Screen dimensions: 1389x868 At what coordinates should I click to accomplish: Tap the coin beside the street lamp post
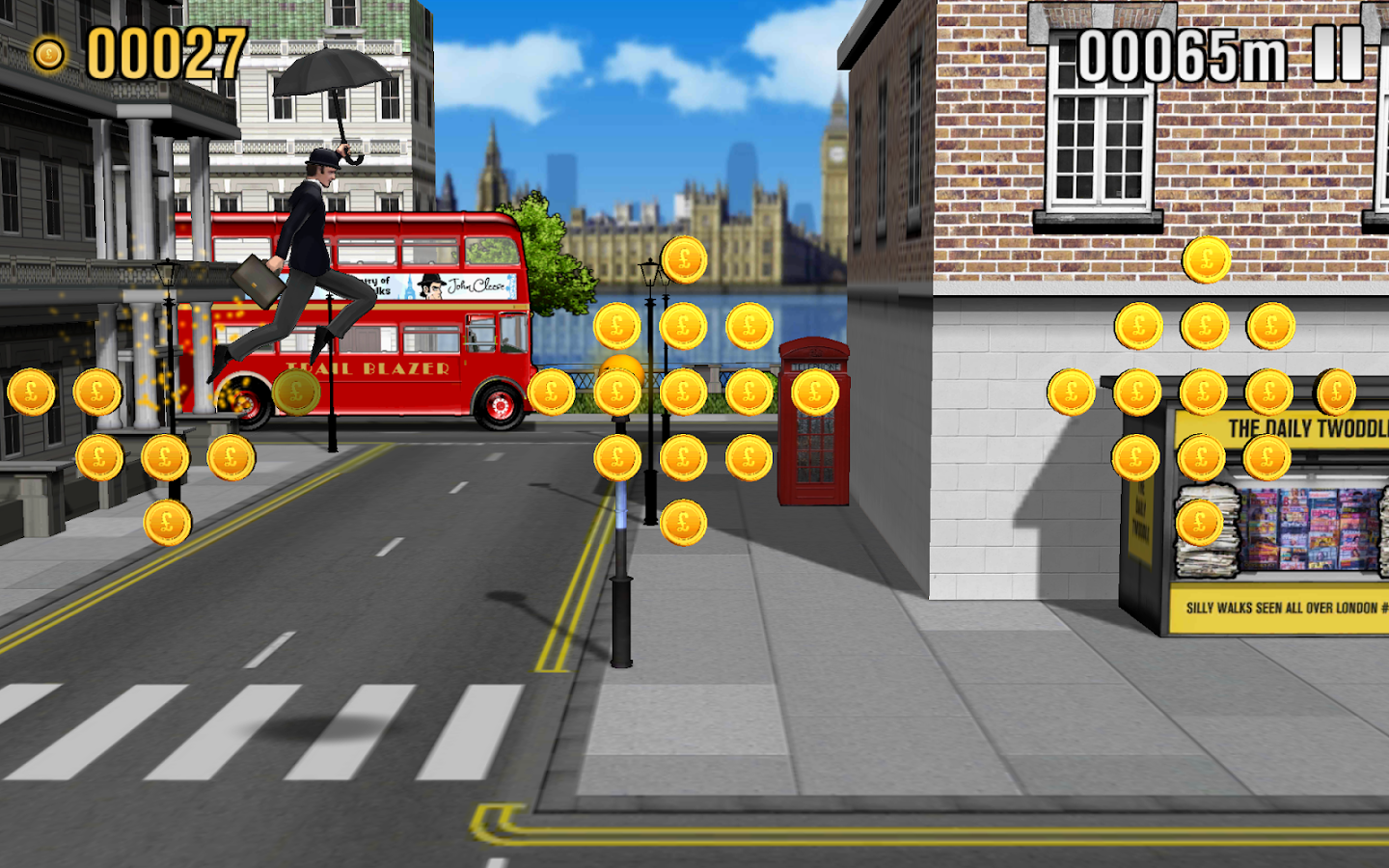click(618, 326)
